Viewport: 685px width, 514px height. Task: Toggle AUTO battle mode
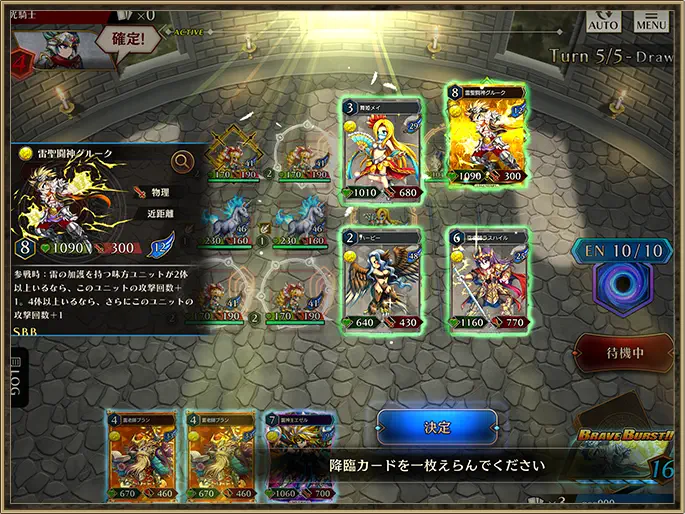point(602,20)
